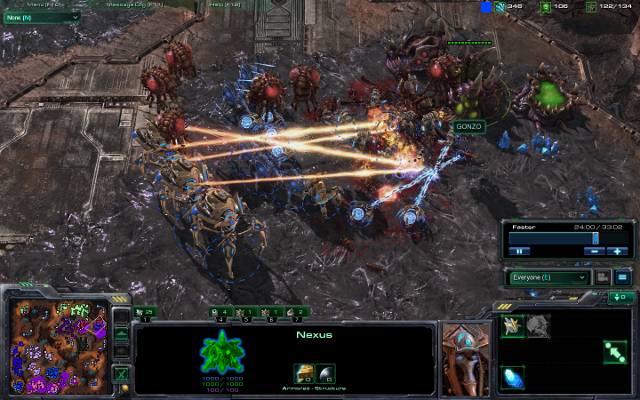
Task: Activate the Chrono Boost crystal ability
Action: [x=513, y=377]
